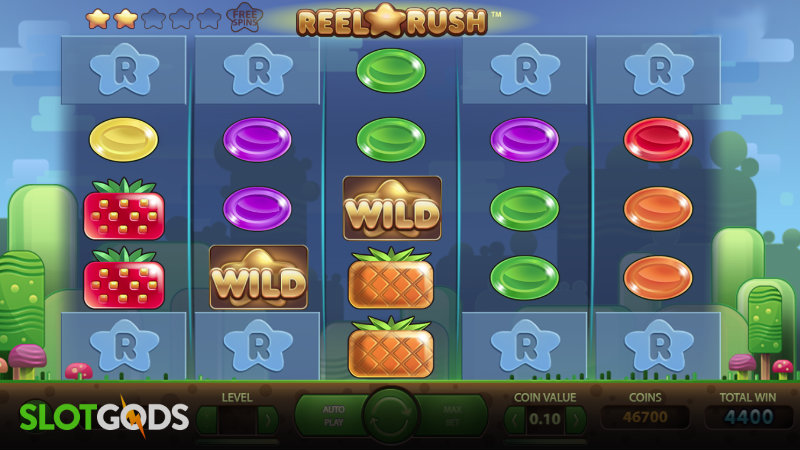Raise the coin value
The width and height of the screenshot is (800, 450).
click(575, 420)
